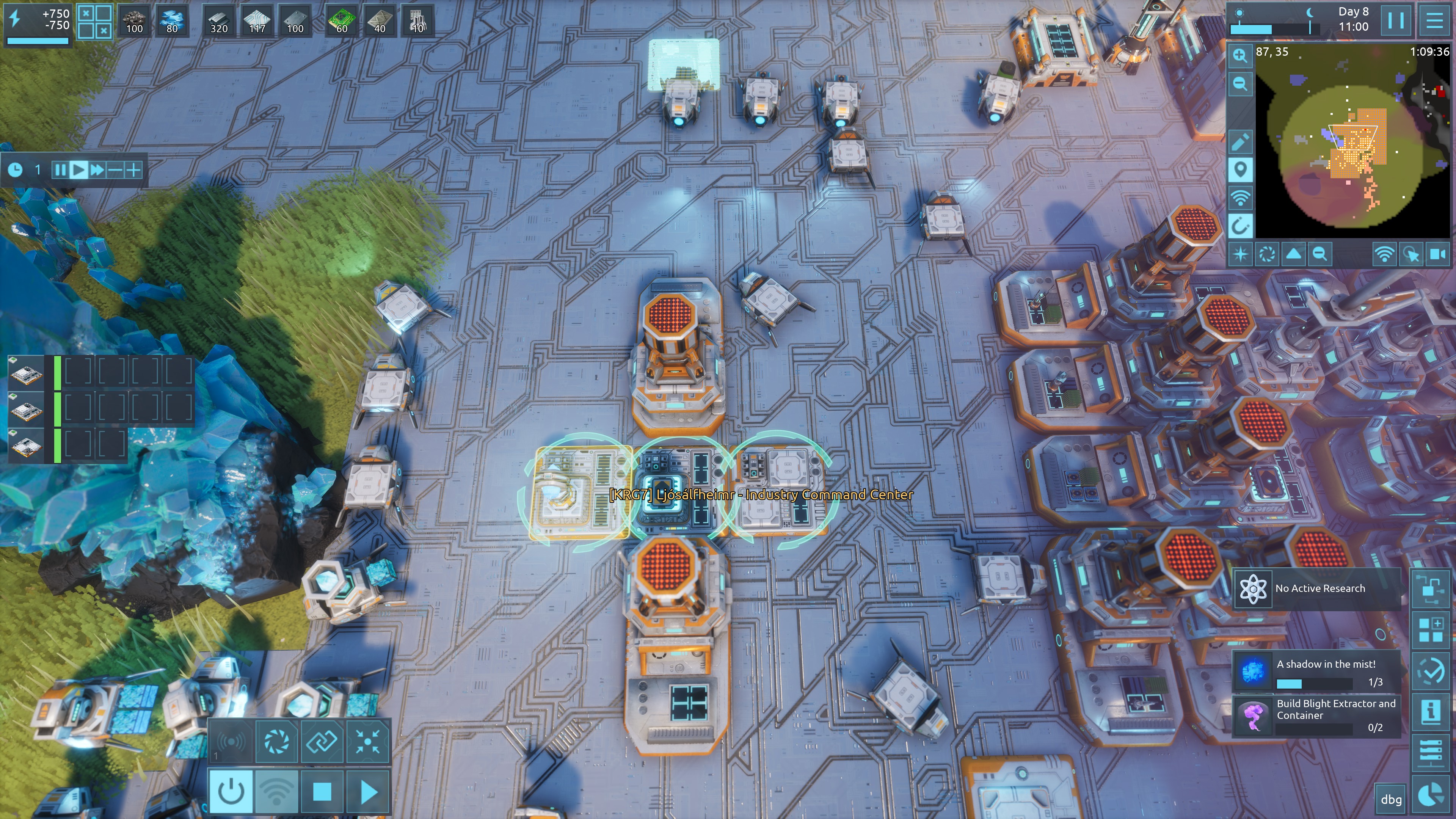Zoom in with the minimap's plus magnifier

pos(1240,55)
